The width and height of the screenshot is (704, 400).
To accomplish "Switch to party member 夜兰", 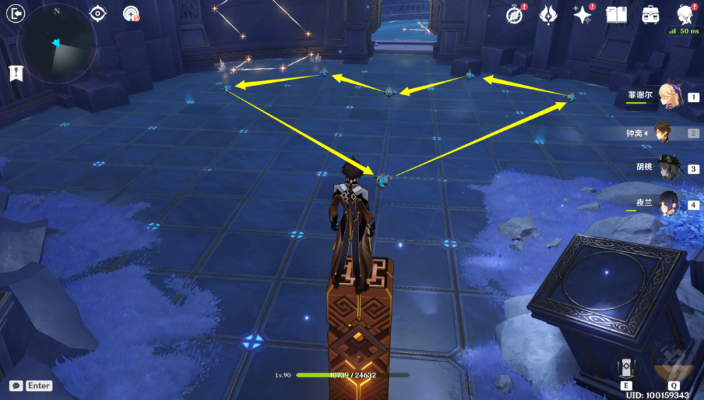I will tap(664, 201).
